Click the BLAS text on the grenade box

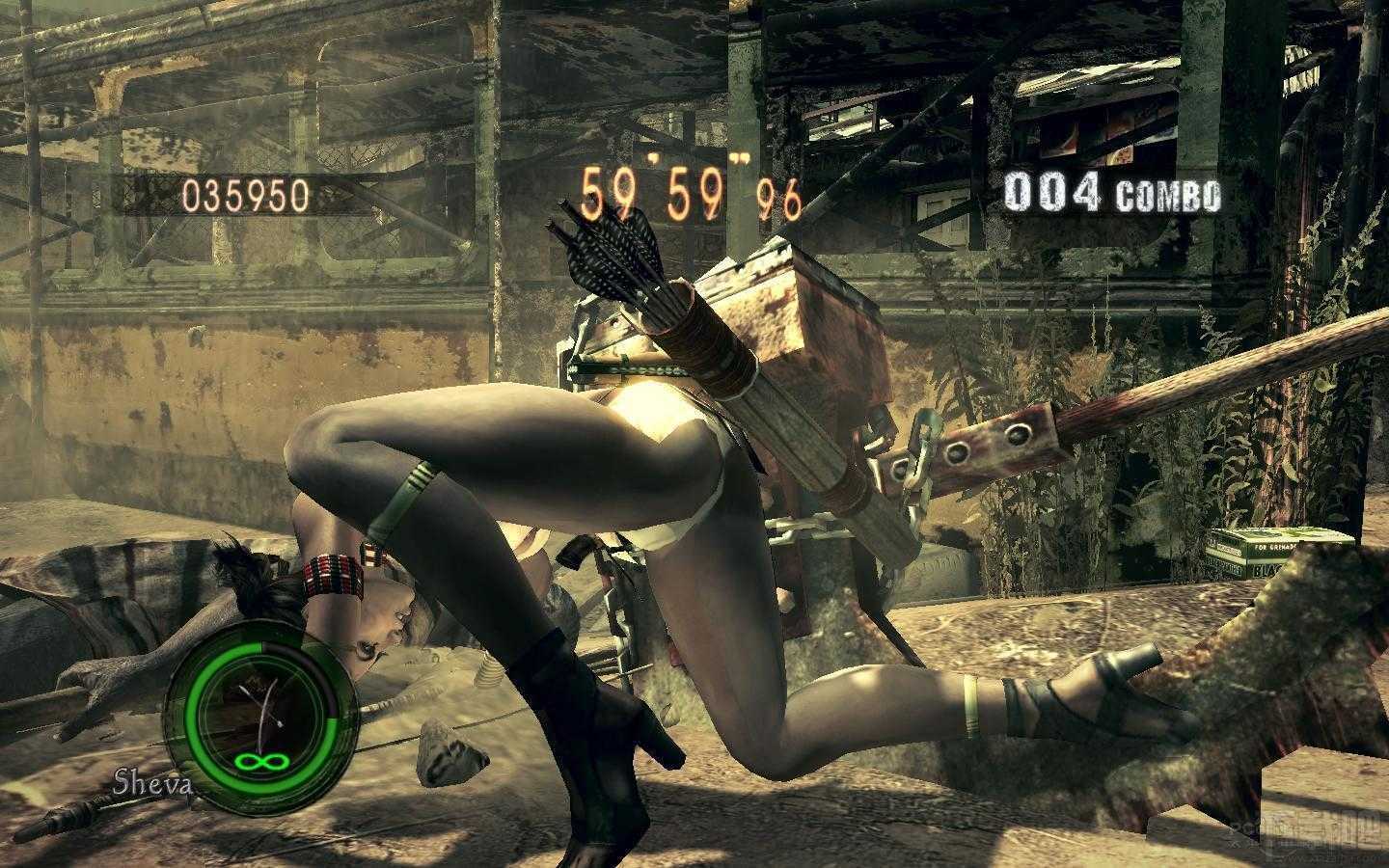tap(1266, 569)
